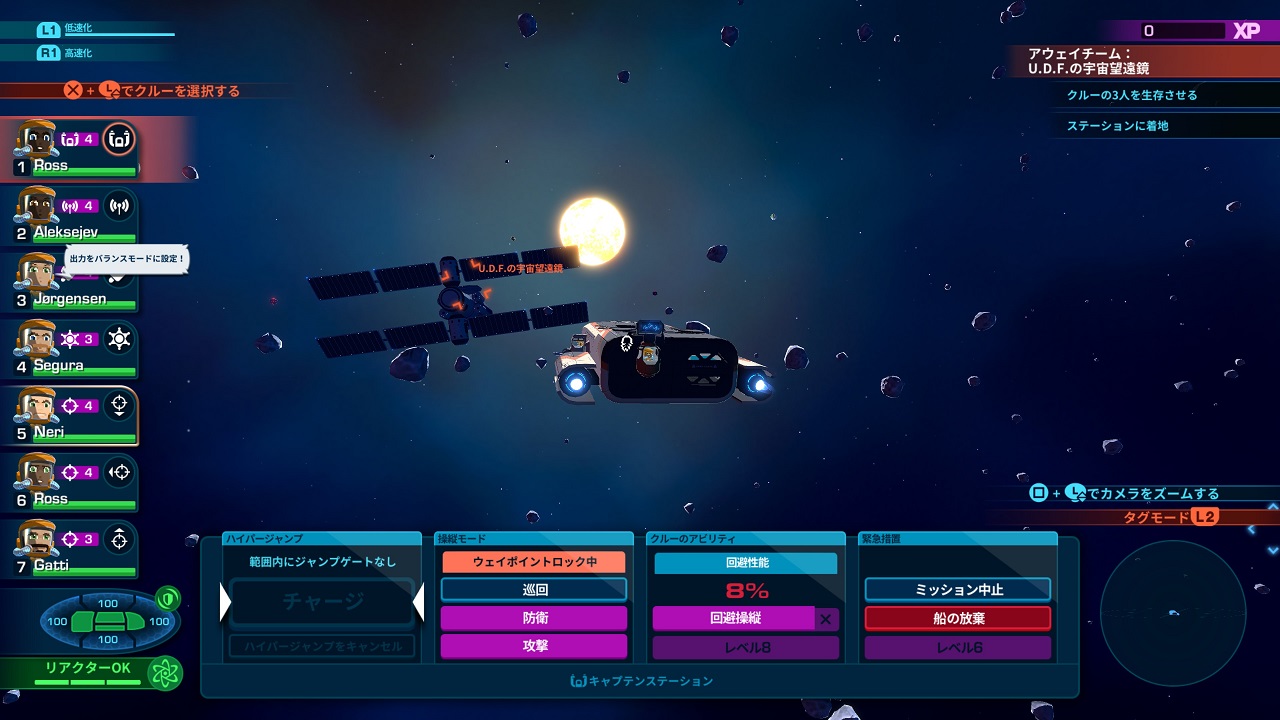
Task: Switch piloting mode to 攻撃
Action: pyautogui.click(x=534, y=646)
